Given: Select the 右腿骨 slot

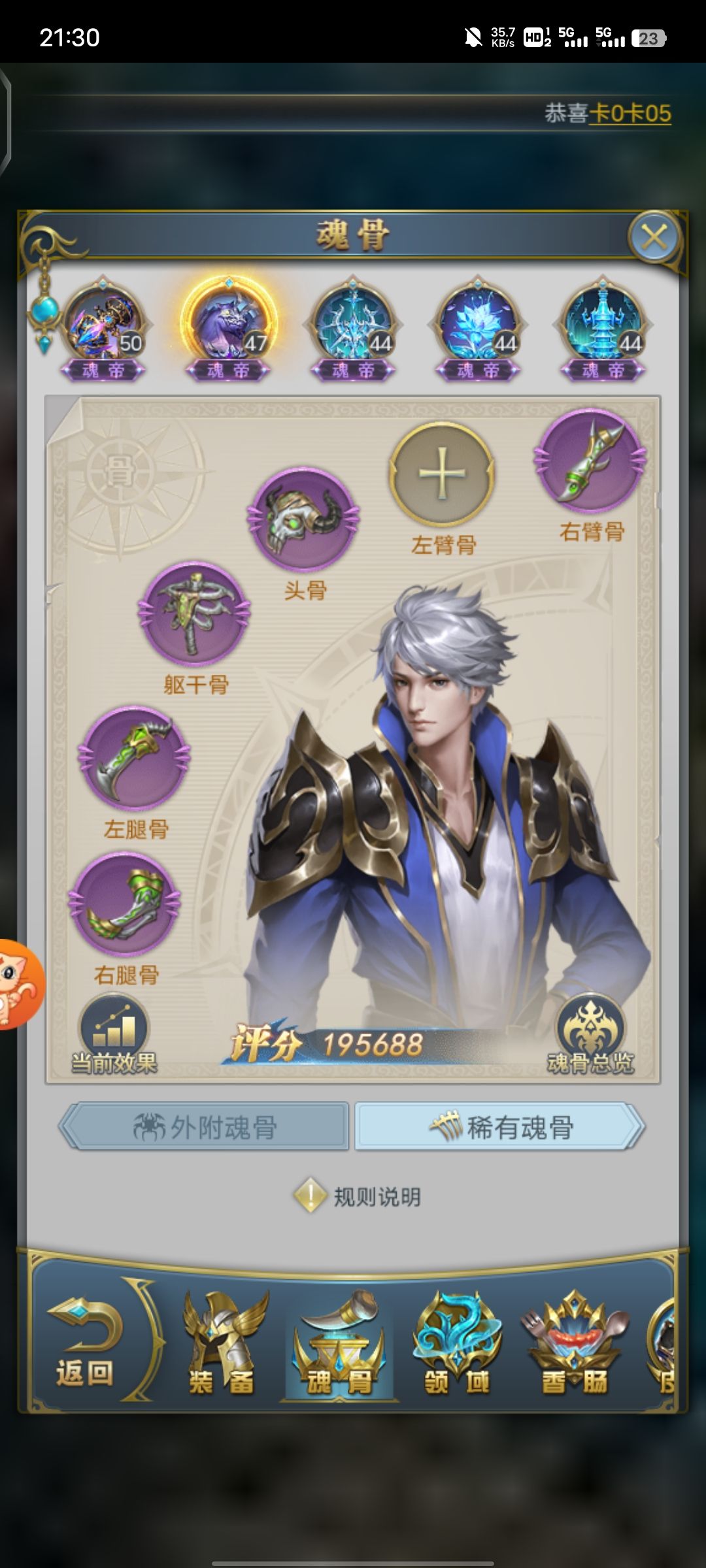Looking at the screenshot, I should pos(125,905).
